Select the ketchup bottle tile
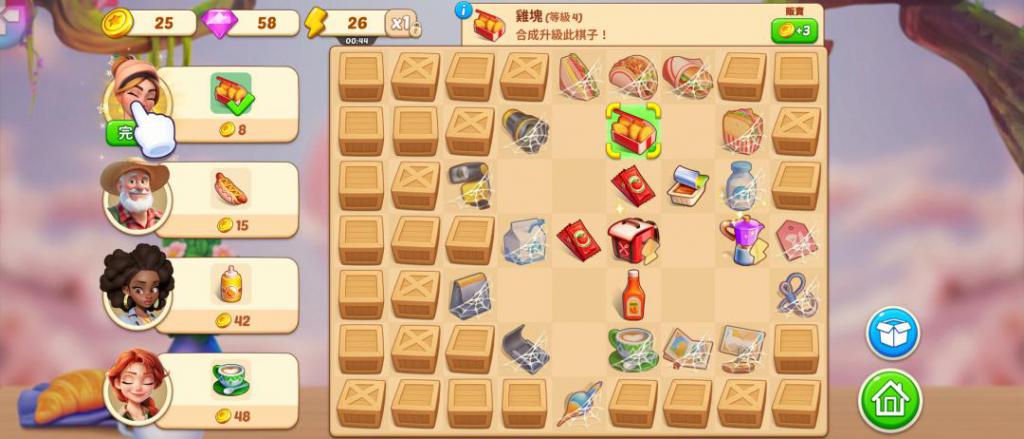Screen dimensions: 1024x439 632,294
